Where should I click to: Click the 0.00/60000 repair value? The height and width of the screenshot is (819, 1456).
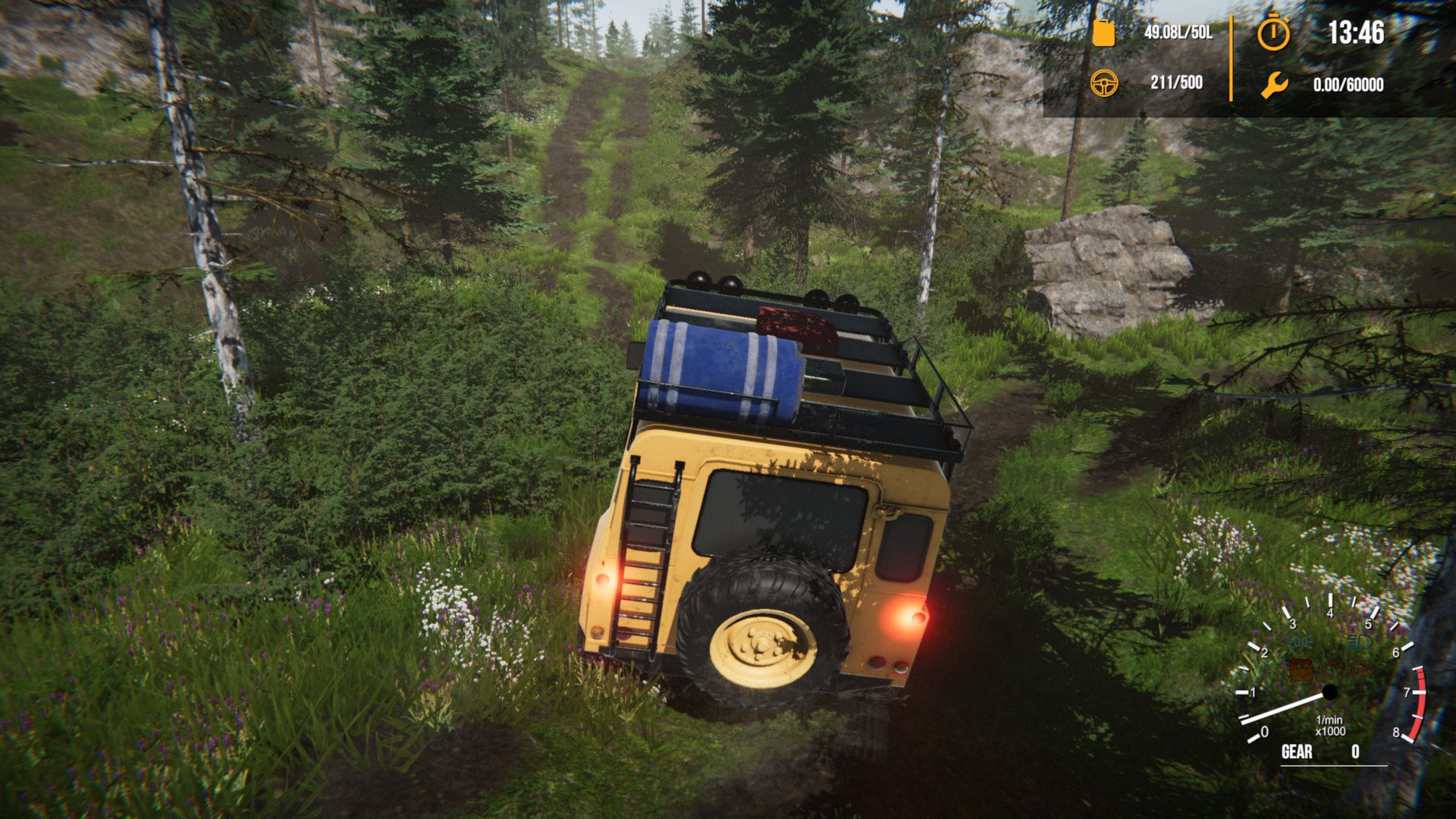tap(1349, 83)
